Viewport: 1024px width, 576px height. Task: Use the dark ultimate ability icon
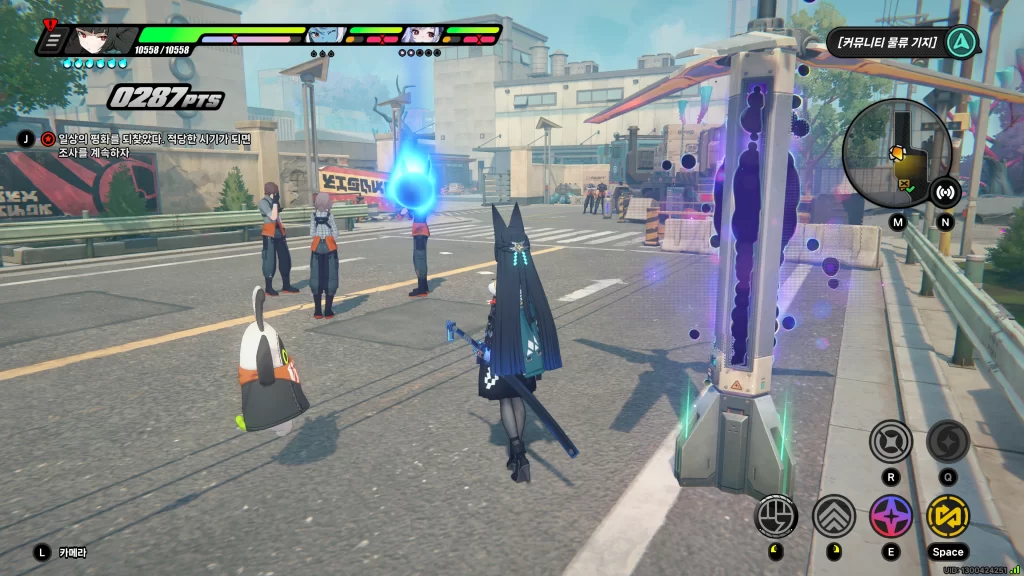947,441
